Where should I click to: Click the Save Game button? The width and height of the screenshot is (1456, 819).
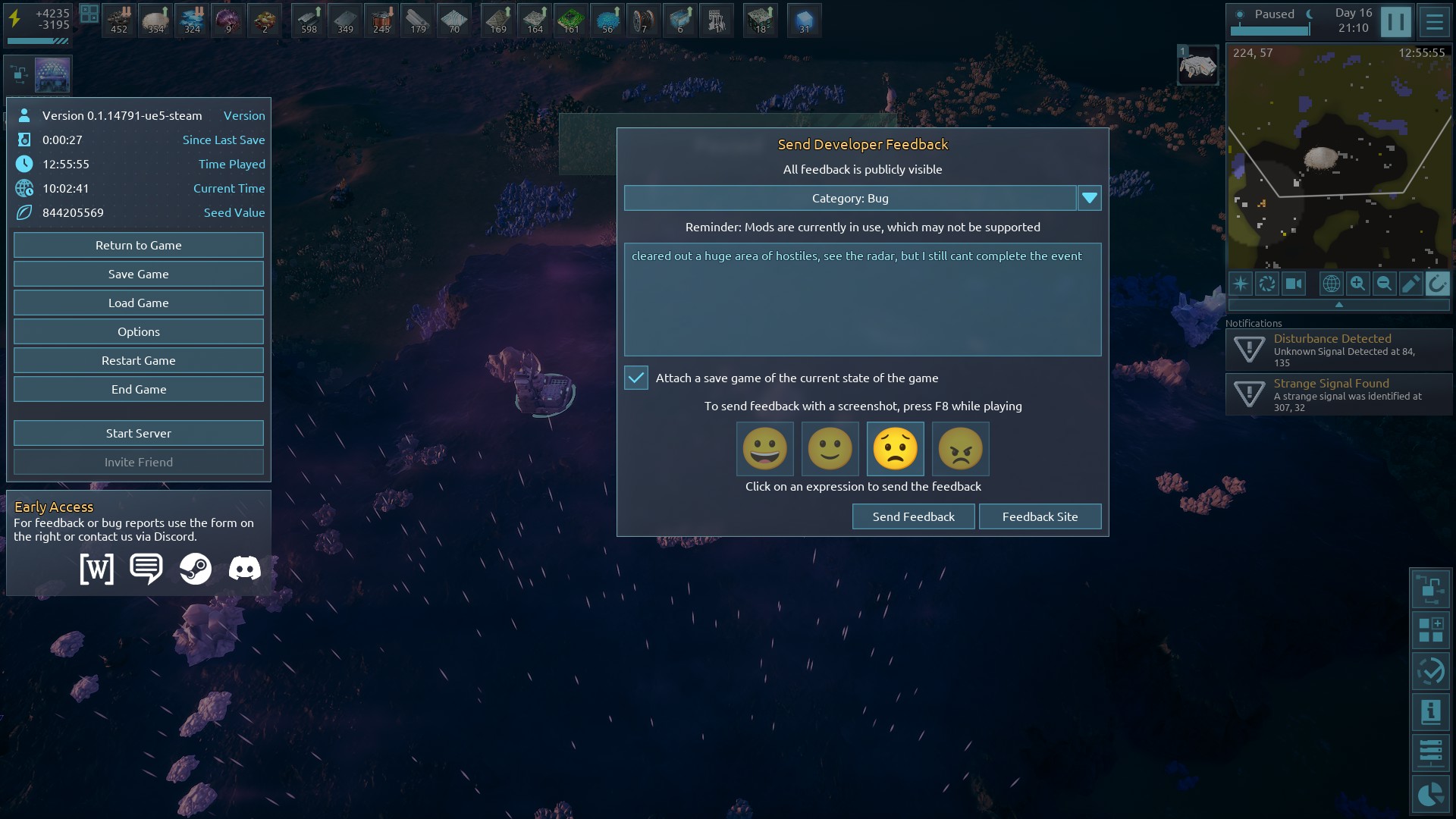pyautogui.click(x=139, y=274)
